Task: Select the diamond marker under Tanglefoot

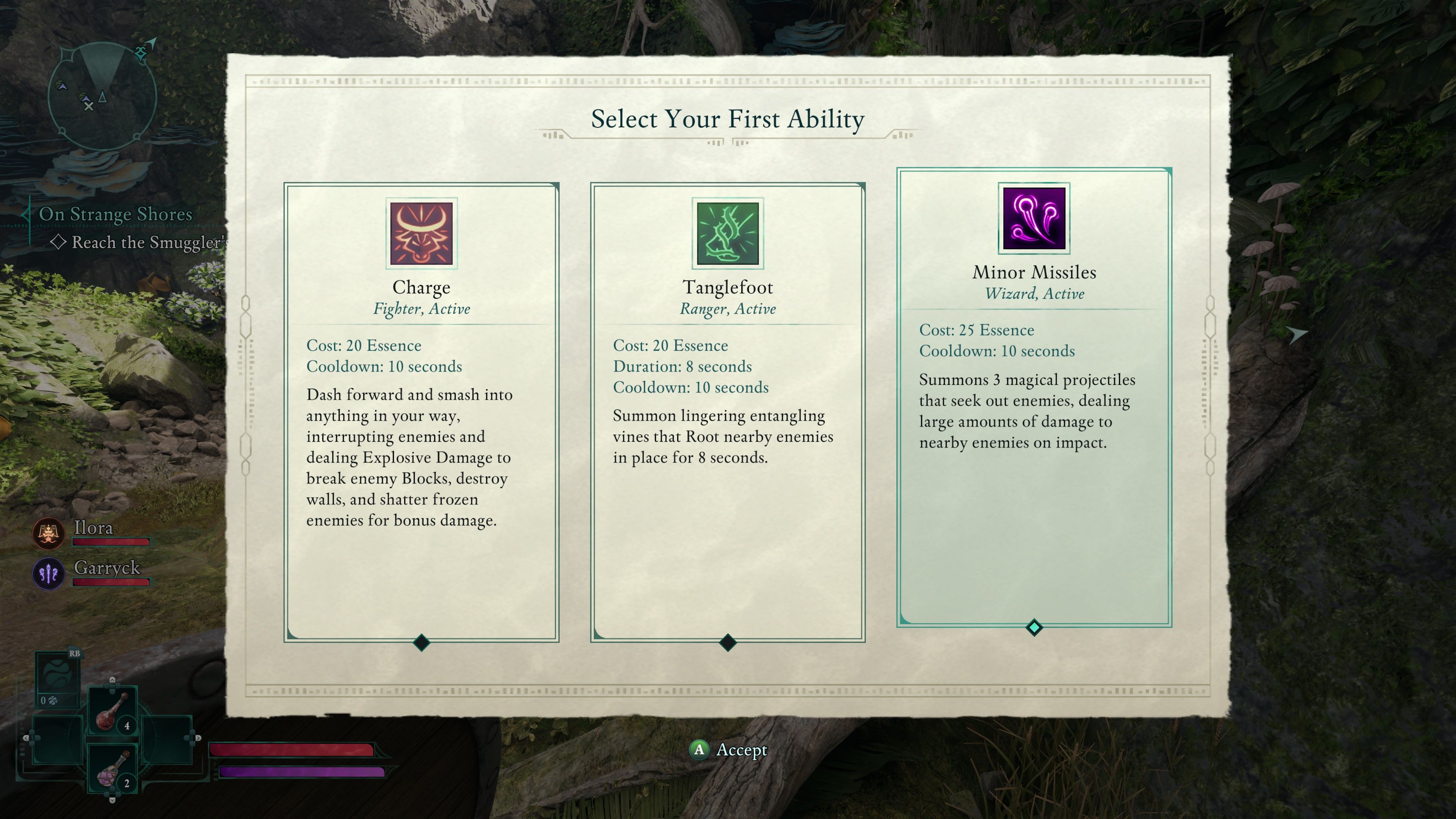Action: [x=727, y=643]
